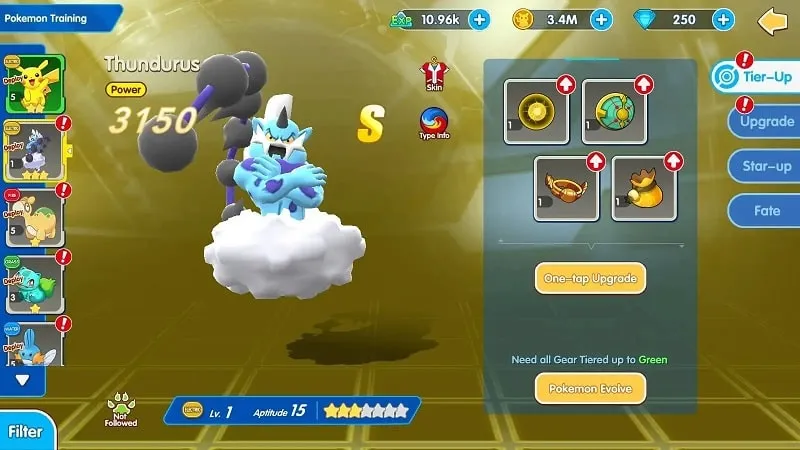800x450 pixels.
Task: Open the Upgrade tab
Action: coord(766,123)
